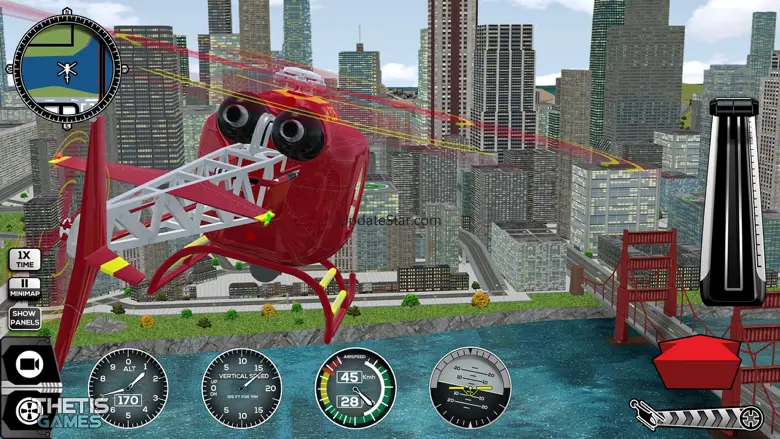Switch camera view with the camera icon
This screenshot has height=439, width=780.
tap(27, 362)
